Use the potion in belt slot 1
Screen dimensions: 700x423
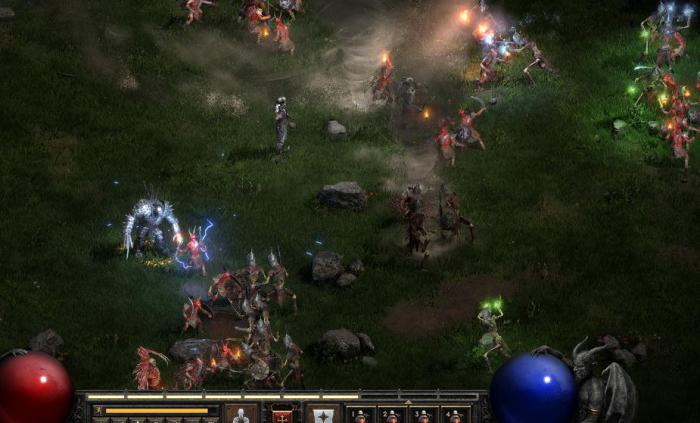[361, 414]
